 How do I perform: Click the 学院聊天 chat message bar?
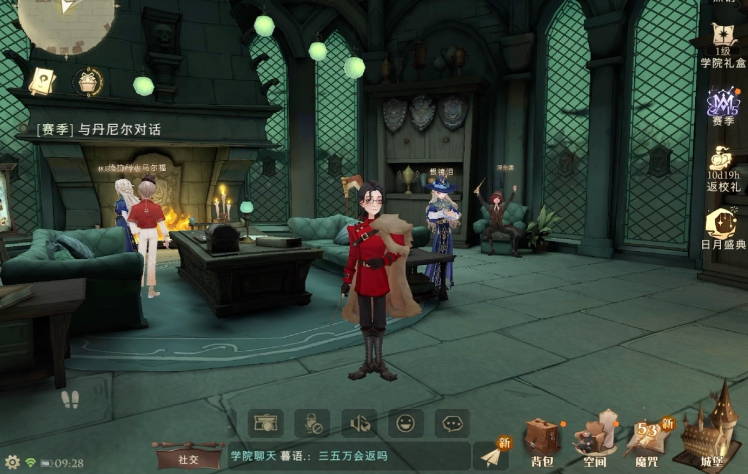tap(350, 456)
